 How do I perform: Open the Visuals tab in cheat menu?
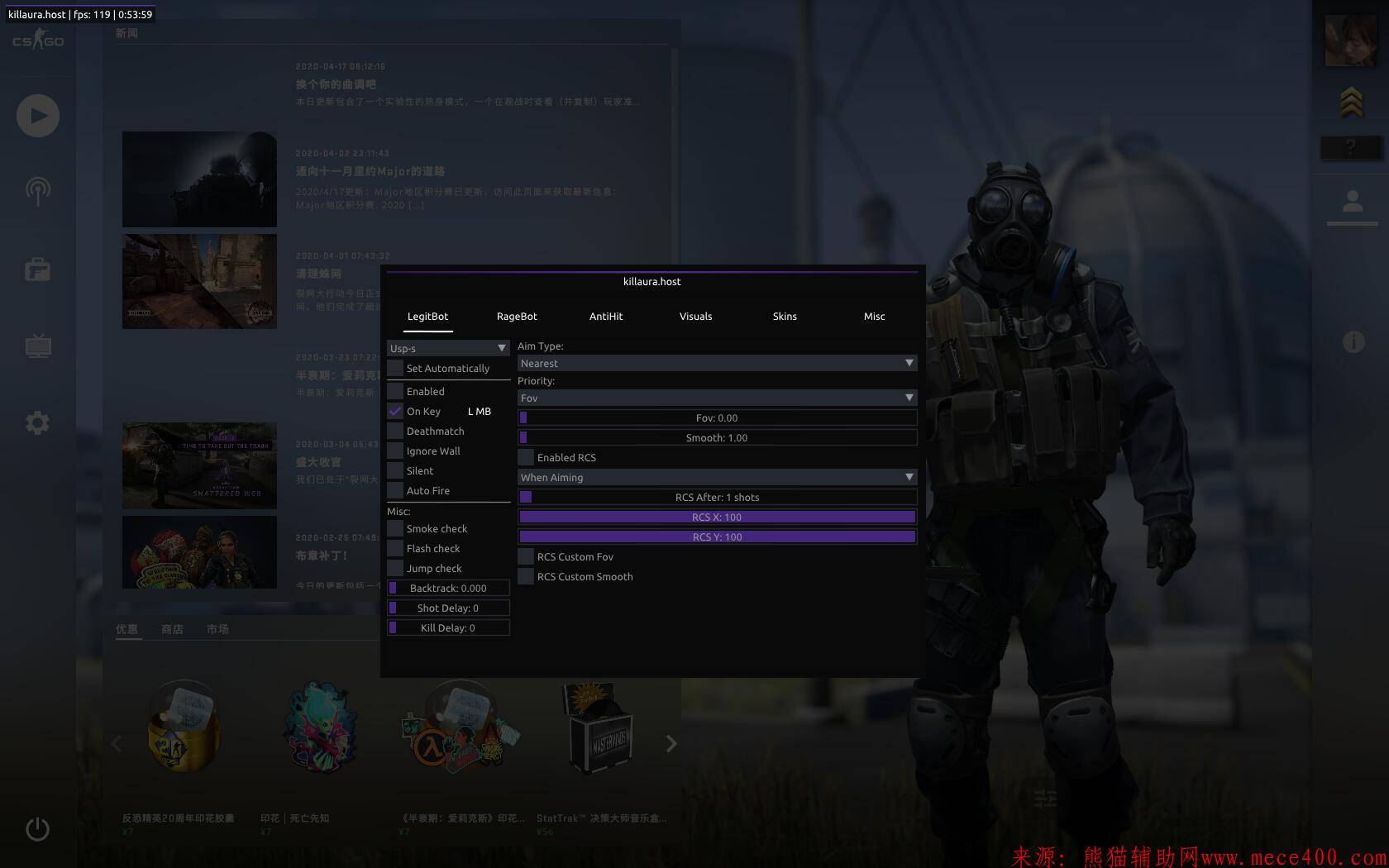695,316
